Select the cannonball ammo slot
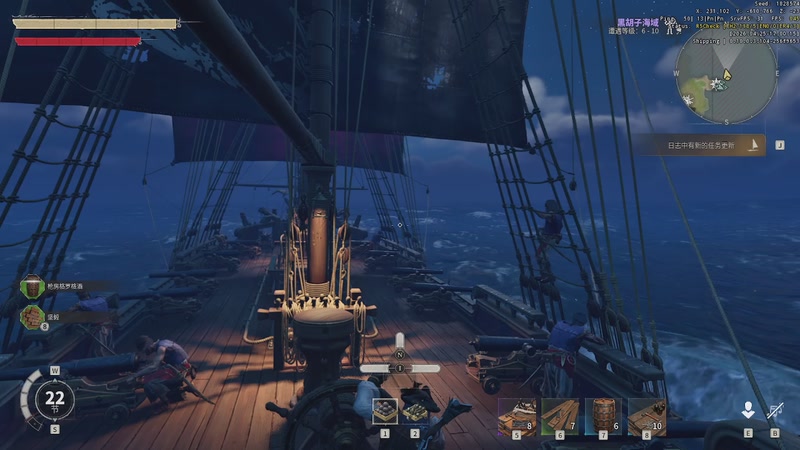Screen dimensions: 800x450 [385, 411]
